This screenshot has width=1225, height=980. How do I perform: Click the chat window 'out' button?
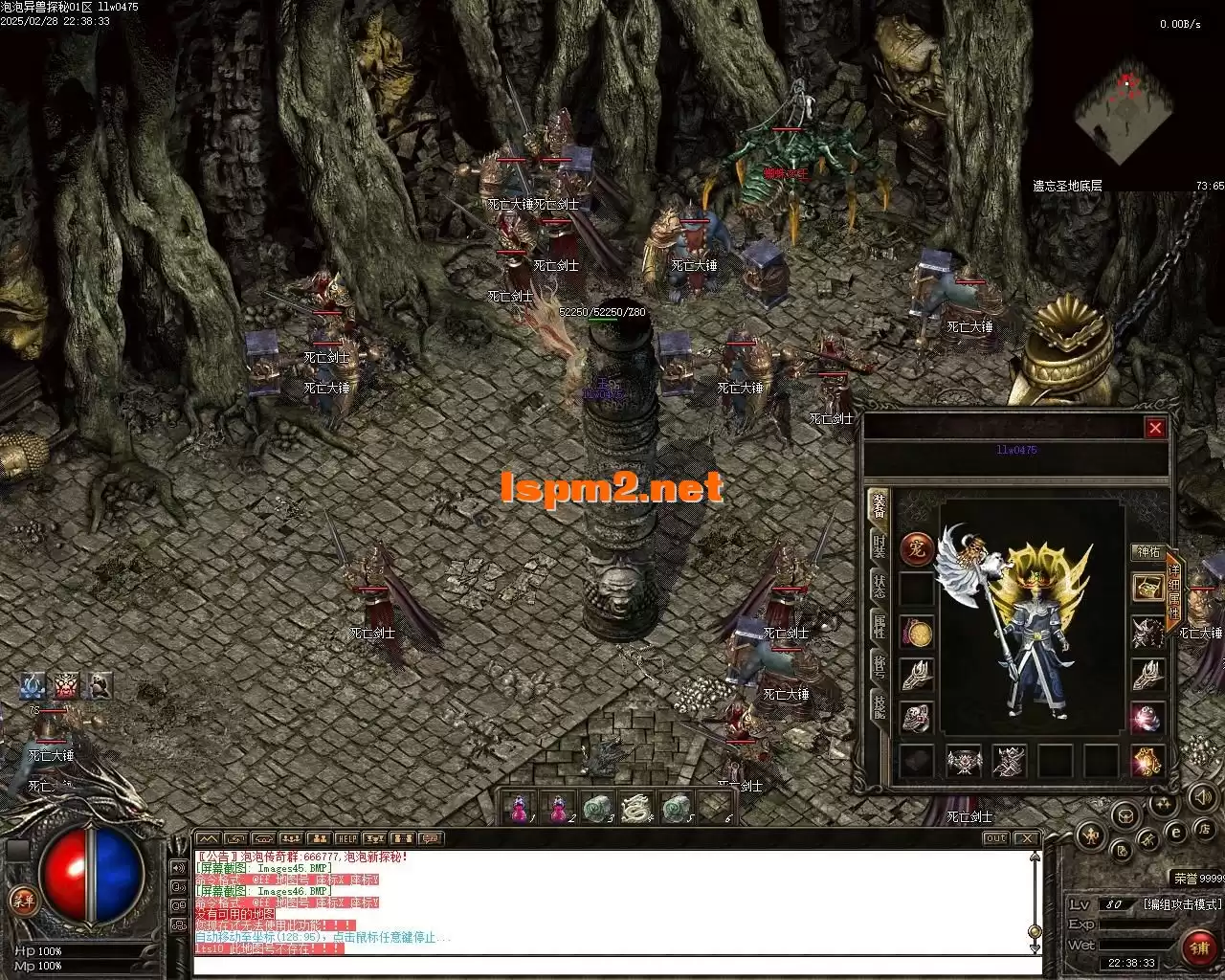click(x=996, y=839)
